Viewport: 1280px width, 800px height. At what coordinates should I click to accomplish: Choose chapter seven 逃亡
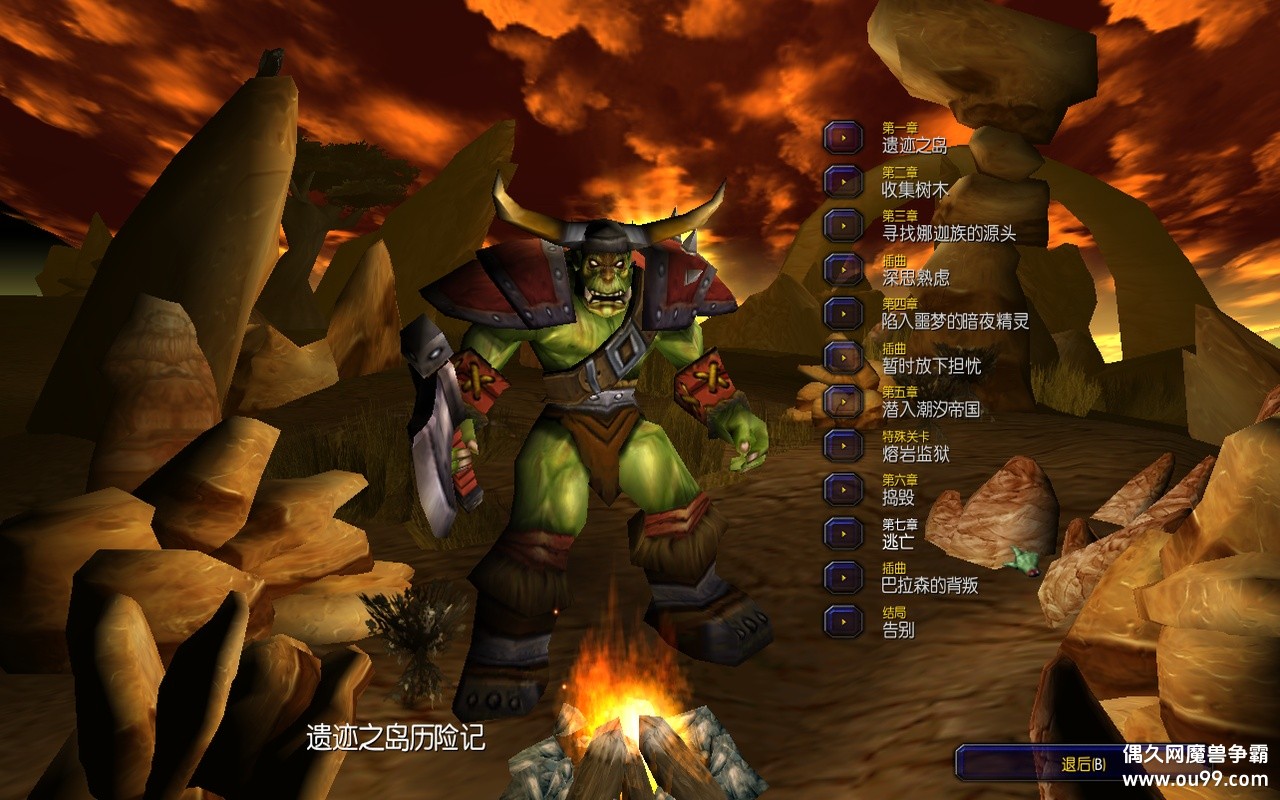(843, 533)
